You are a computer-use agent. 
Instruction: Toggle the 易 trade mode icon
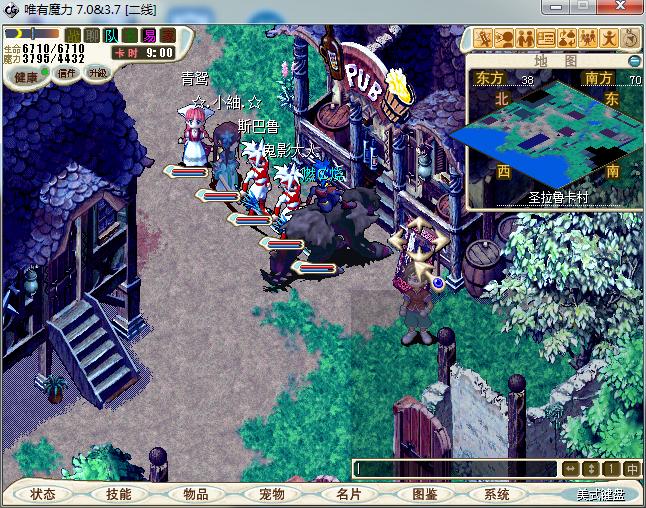coord(149,36)
